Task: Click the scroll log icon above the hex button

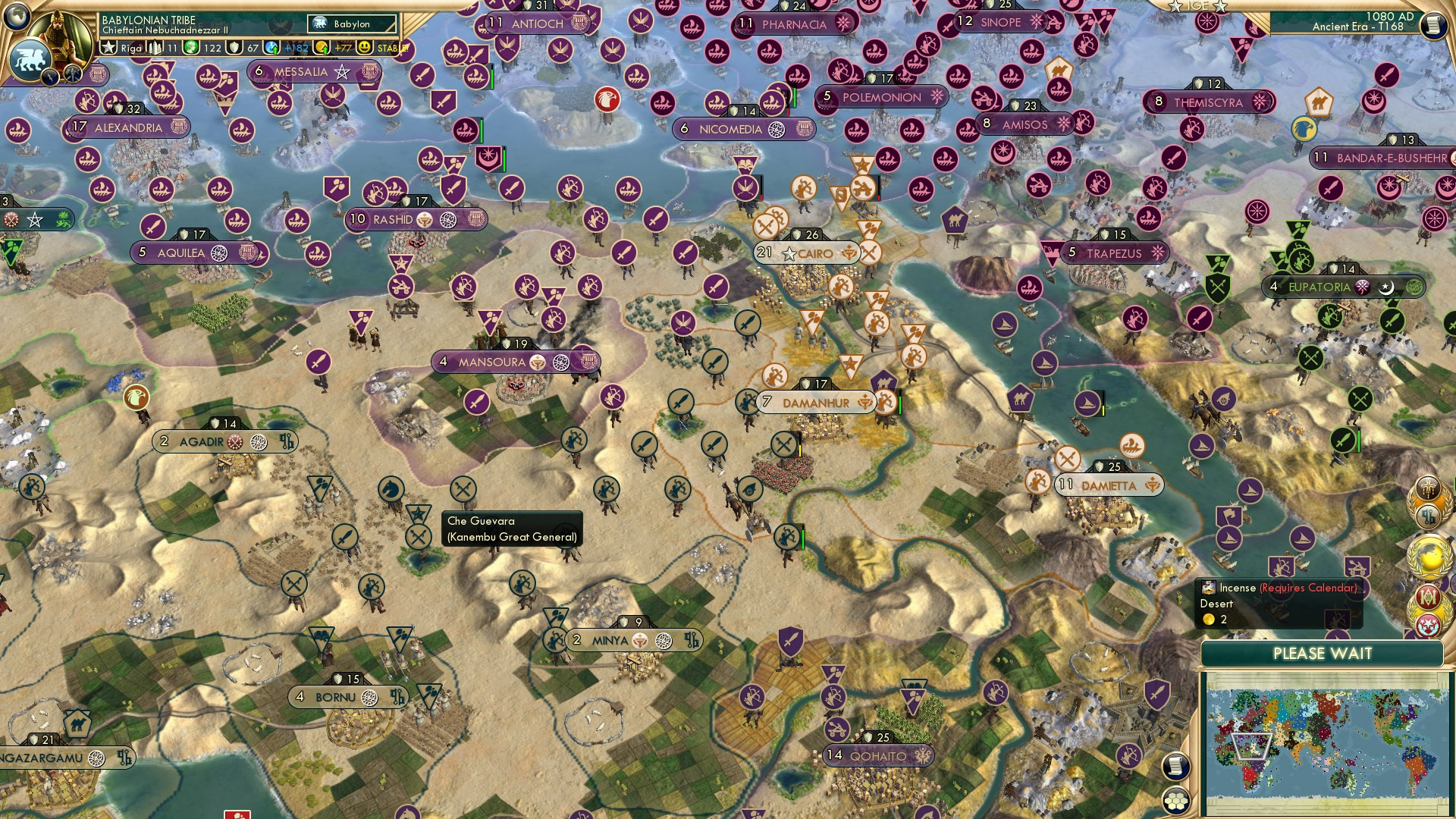Action: 1175,767
